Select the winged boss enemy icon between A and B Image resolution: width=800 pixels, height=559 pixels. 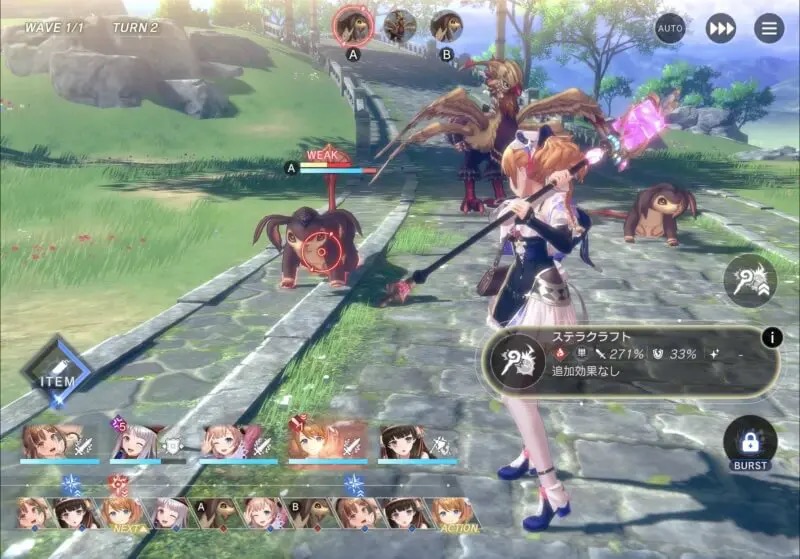click(x=400, y=25)
